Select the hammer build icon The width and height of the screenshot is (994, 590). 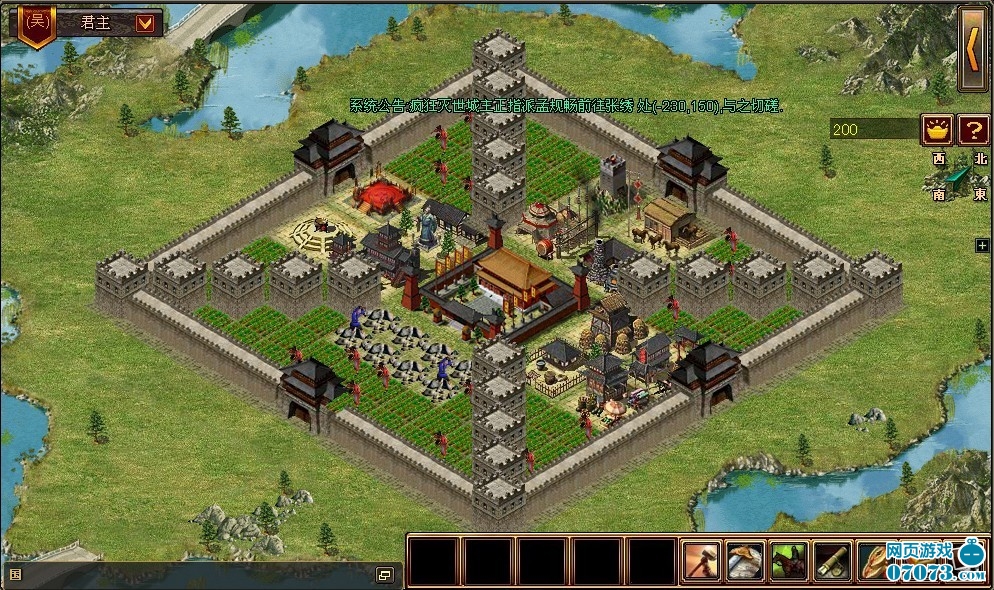[701, 561]
